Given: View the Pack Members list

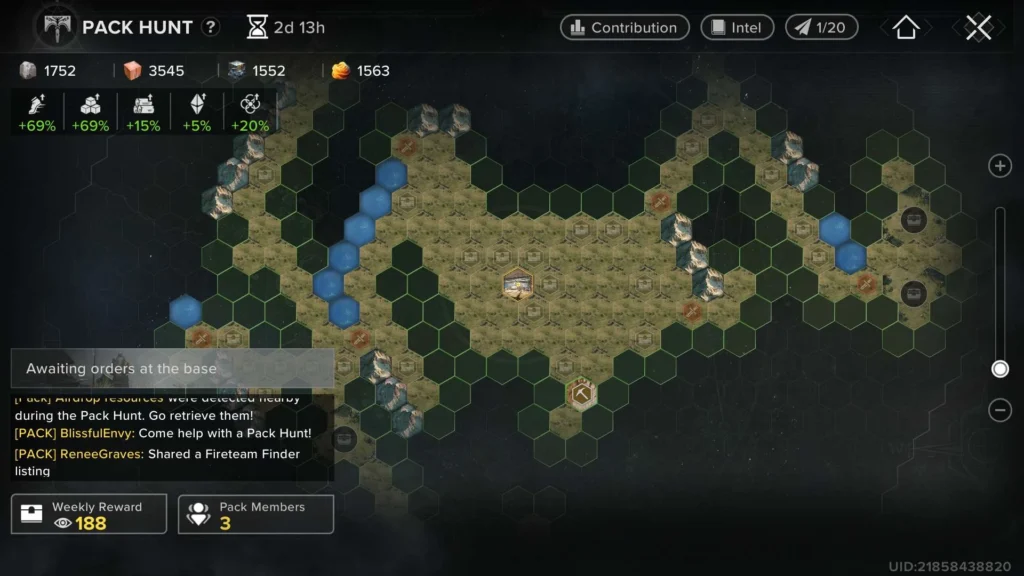Looking at the screenshot, I should click(255, 514).
